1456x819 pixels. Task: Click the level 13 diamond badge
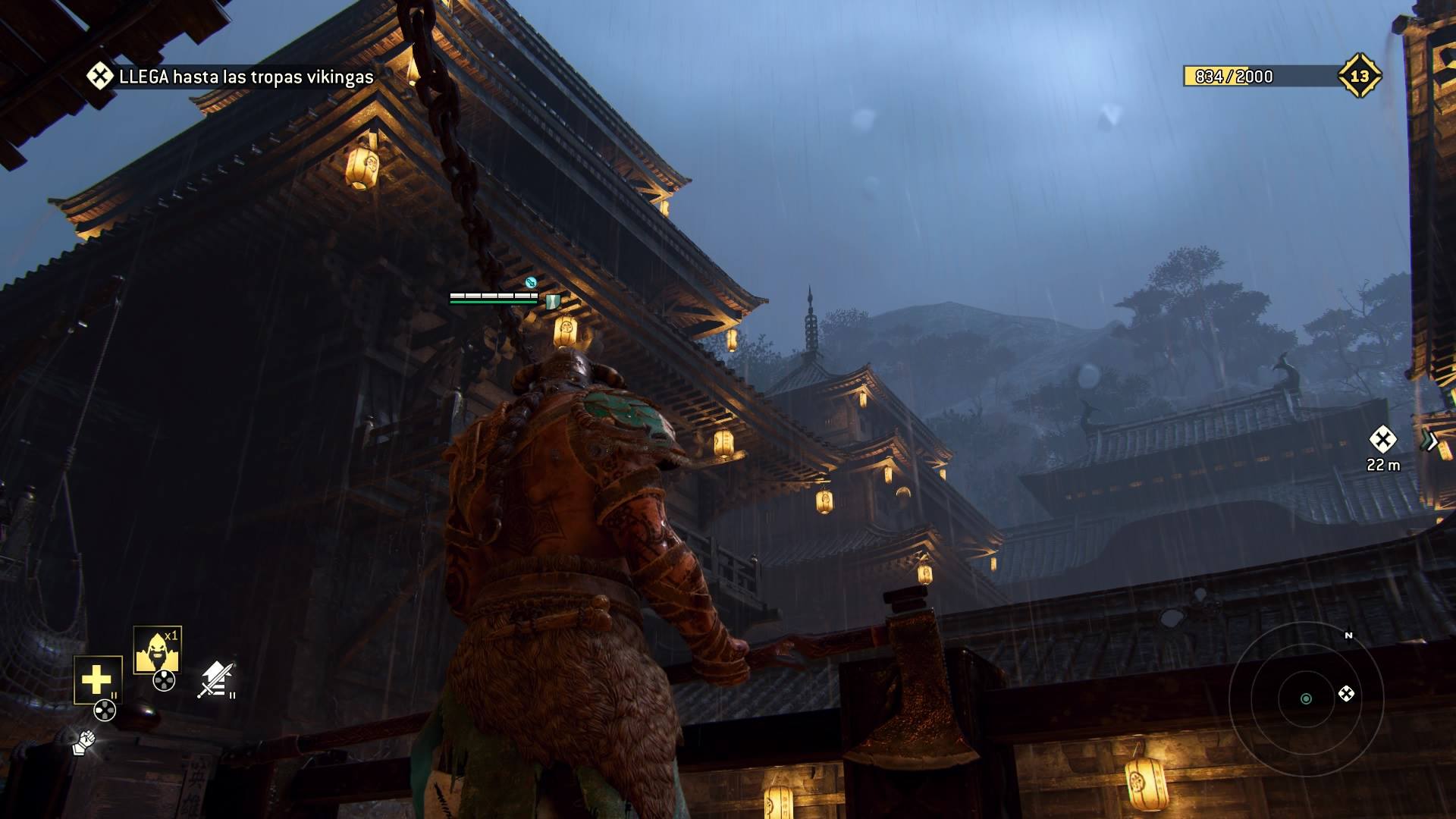point(1359,76)
